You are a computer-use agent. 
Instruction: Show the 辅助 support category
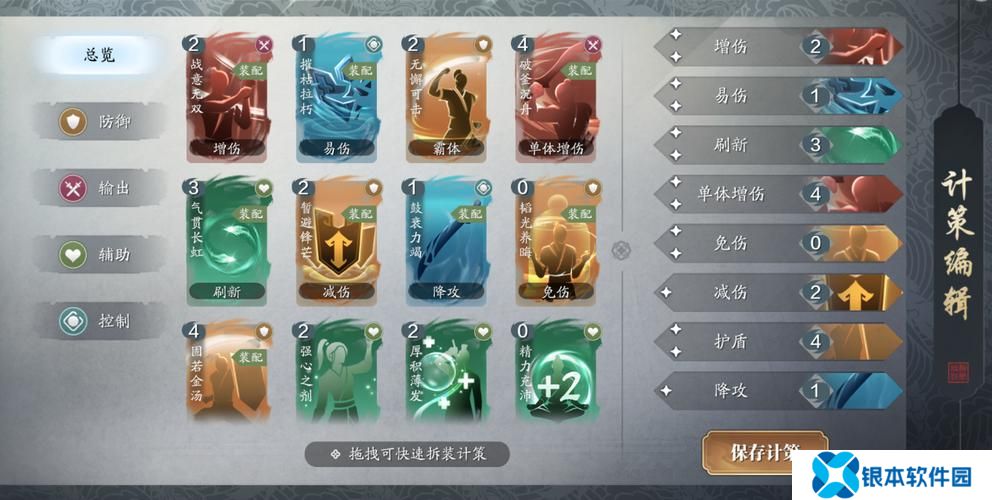[x=100, y=255]
